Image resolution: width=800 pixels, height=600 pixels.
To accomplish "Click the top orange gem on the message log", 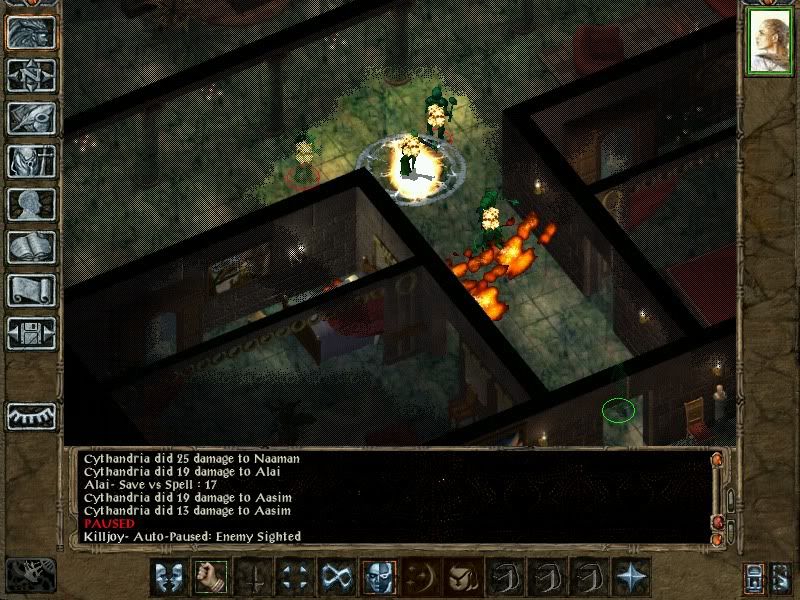I will (716, 459).
